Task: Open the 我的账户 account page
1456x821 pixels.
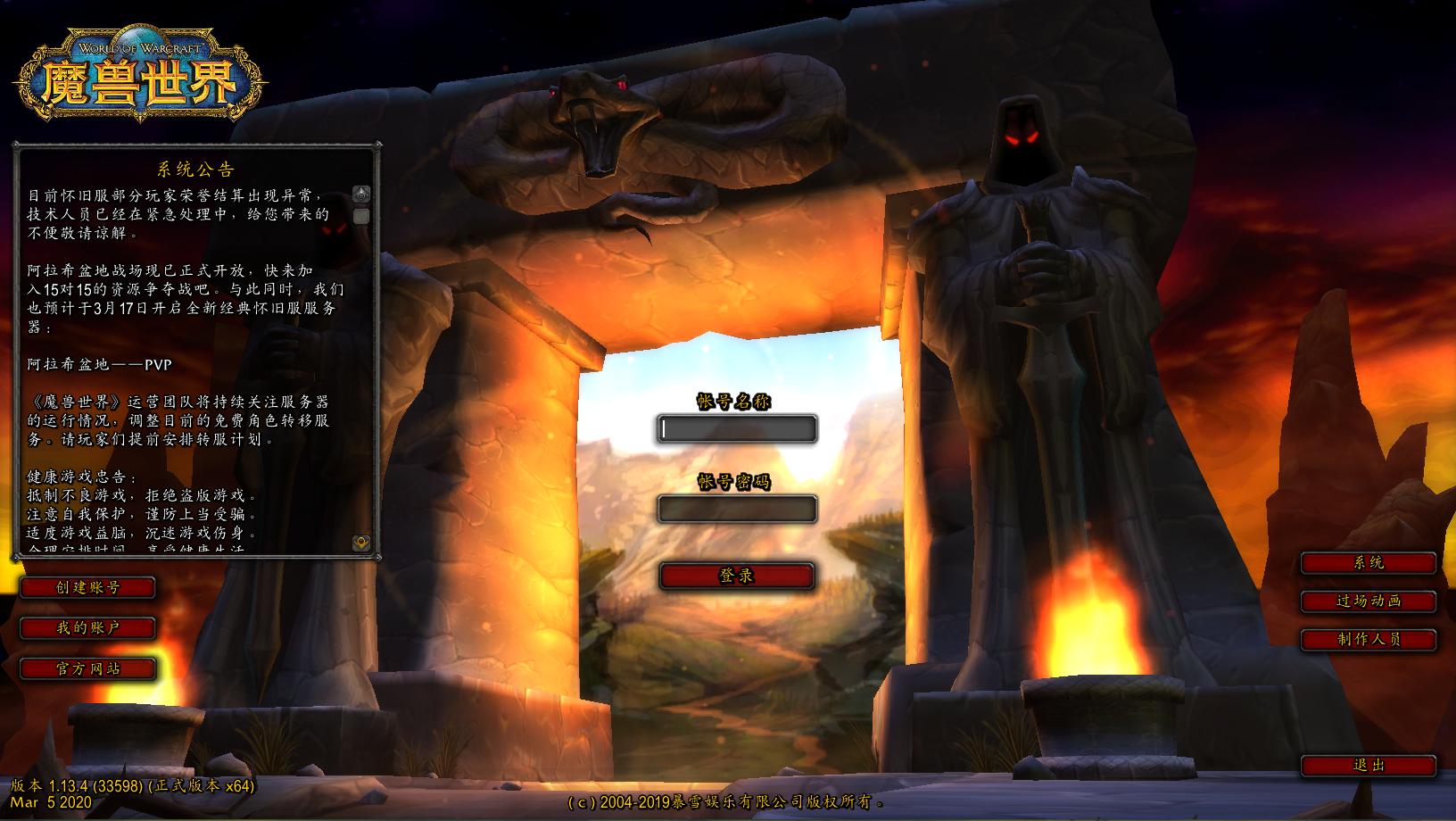Action: (87, 627)
